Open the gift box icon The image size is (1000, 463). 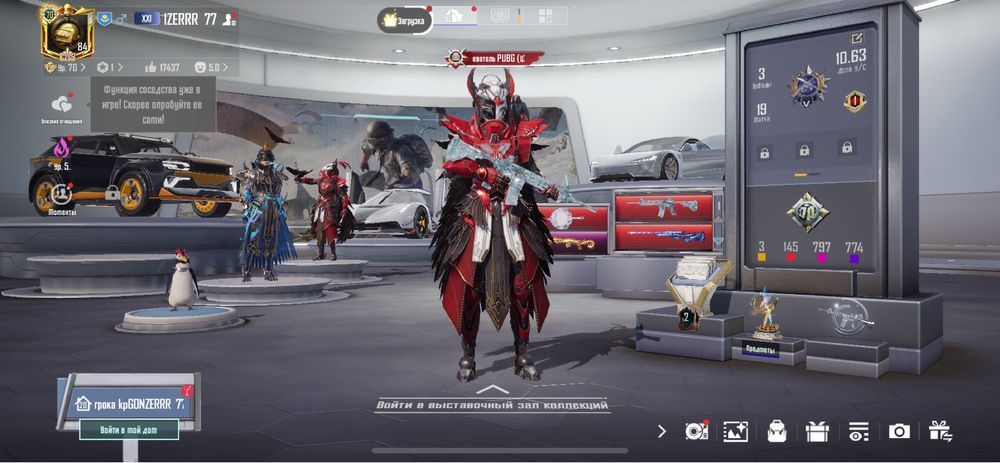(x=817, y=431)
